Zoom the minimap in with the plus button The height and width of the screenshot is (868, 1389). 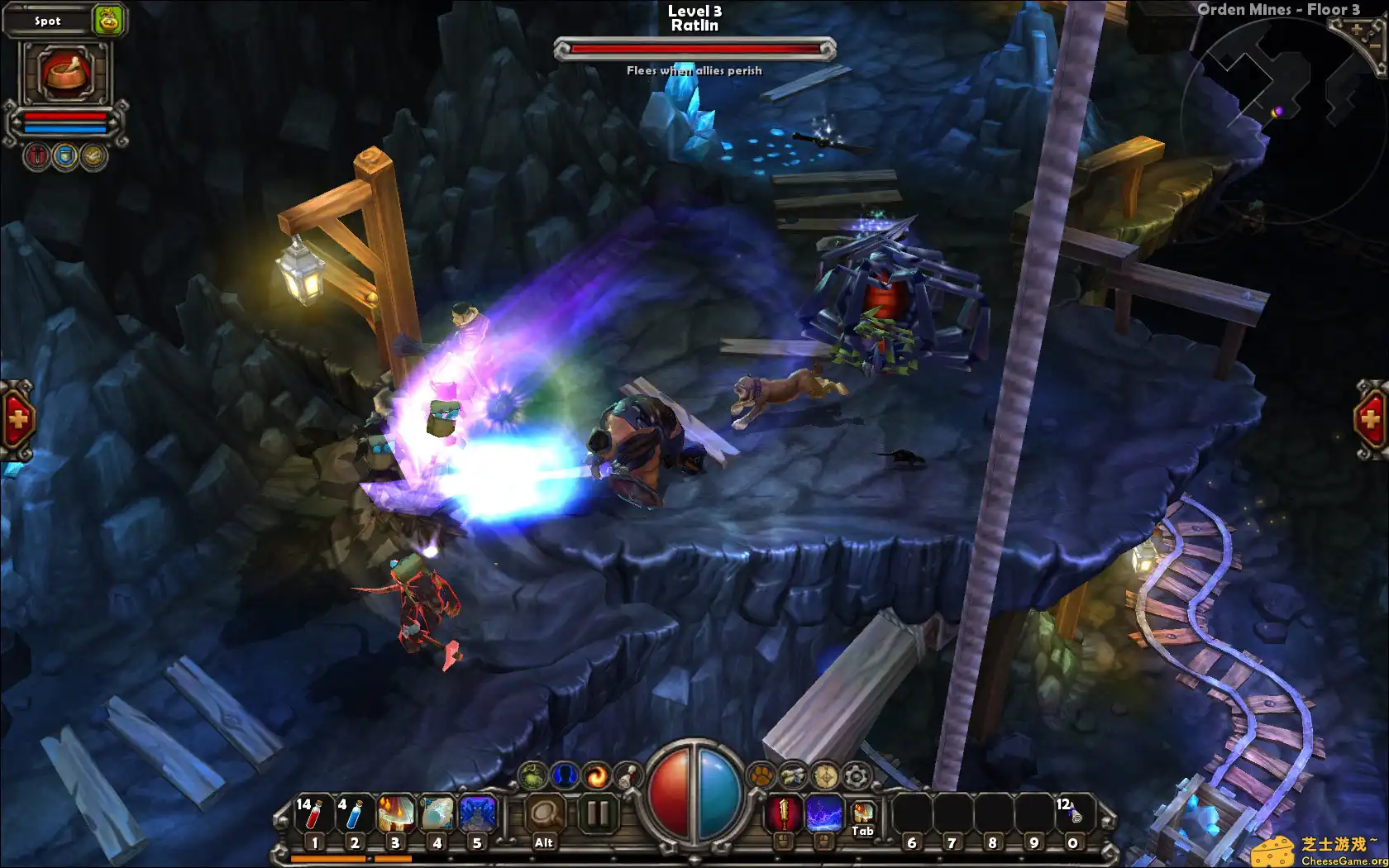pyautogui.click(x=1358, y=29)
